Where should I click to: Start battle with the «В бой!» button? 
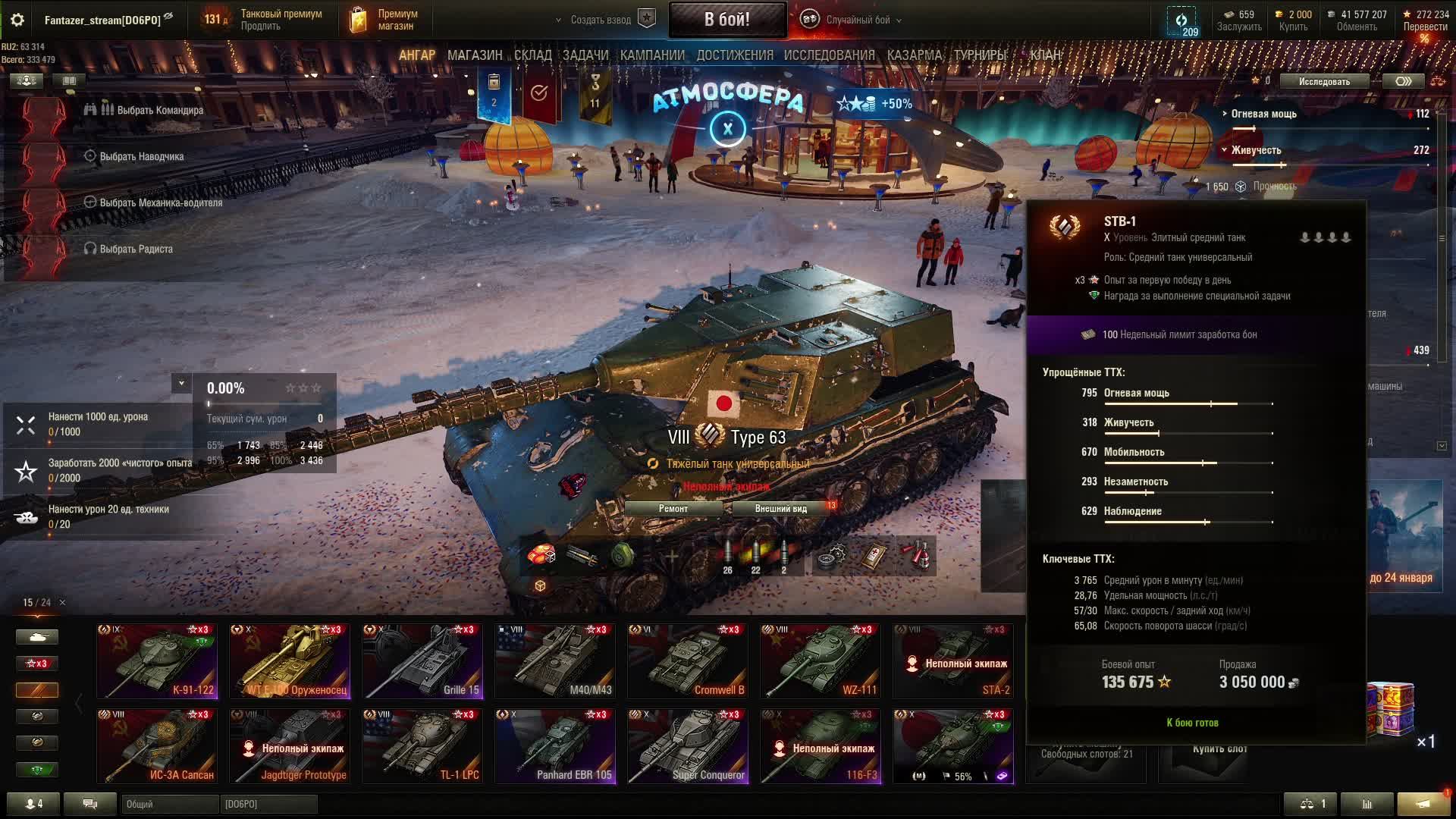[x=726, y=20]
